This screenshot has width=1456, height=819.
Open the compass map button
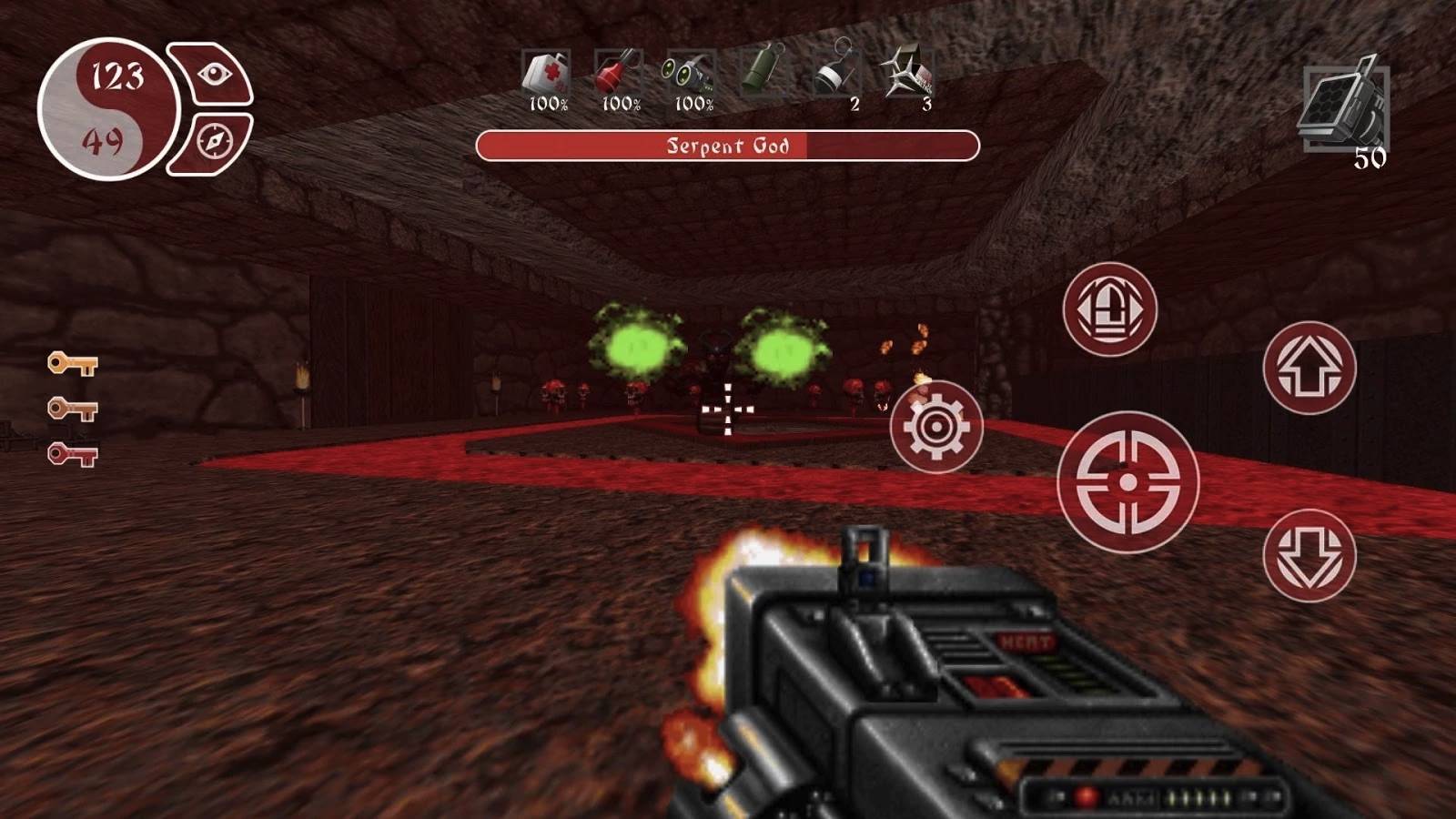pos(215,142)
